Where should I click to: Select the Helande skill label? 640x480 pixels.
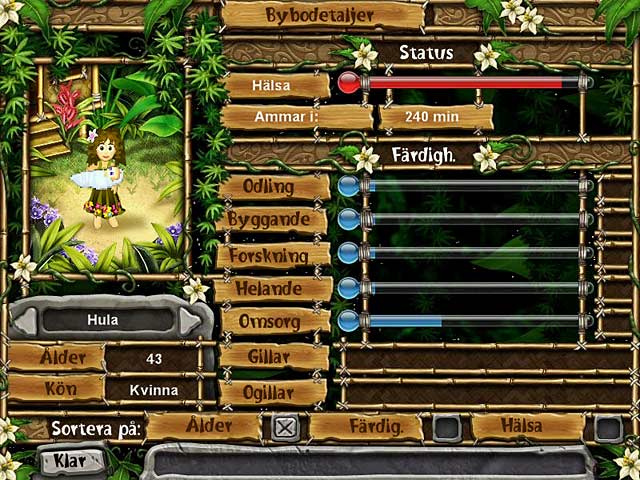(274, 289)
